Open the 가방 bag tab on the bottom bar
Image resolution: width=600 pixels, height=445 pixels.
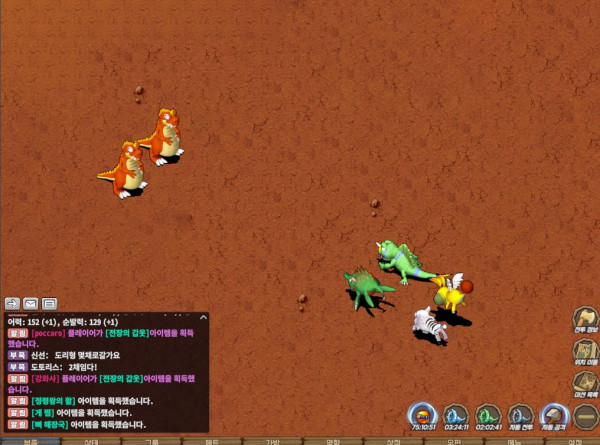(272, 441)
